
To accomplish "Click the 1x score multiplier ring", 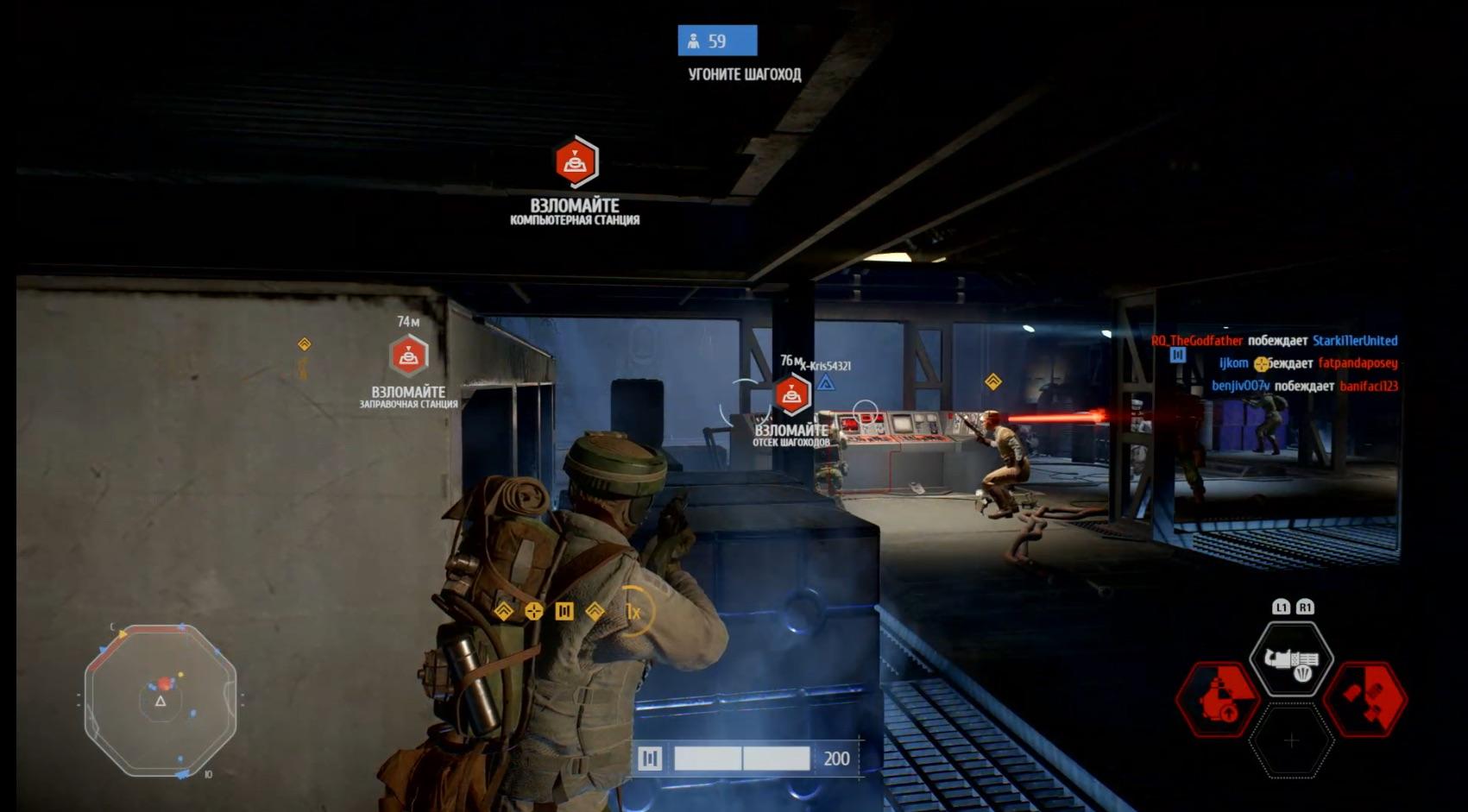I will click(633, 612).
